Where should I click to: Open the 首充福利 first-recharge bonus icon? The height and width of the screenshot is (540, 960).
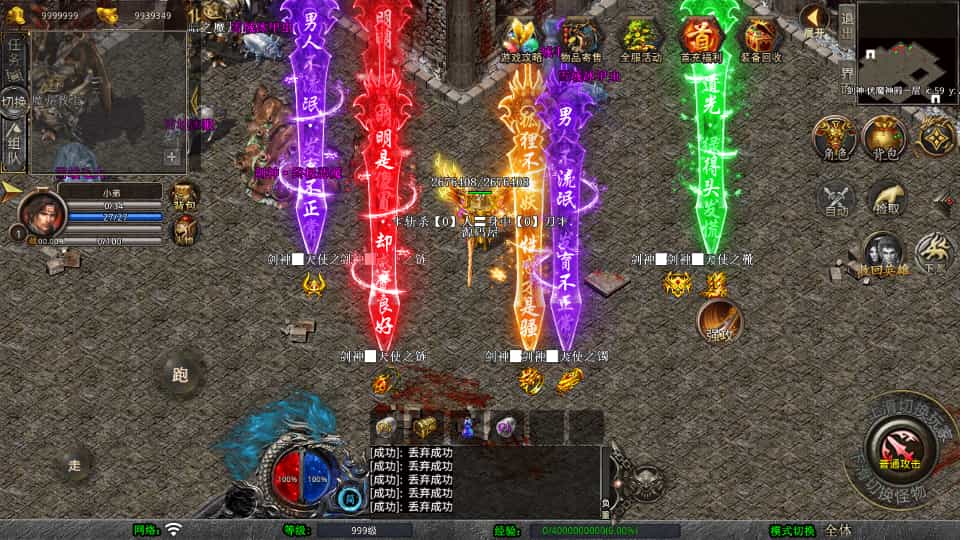click(x=701, y=41)
